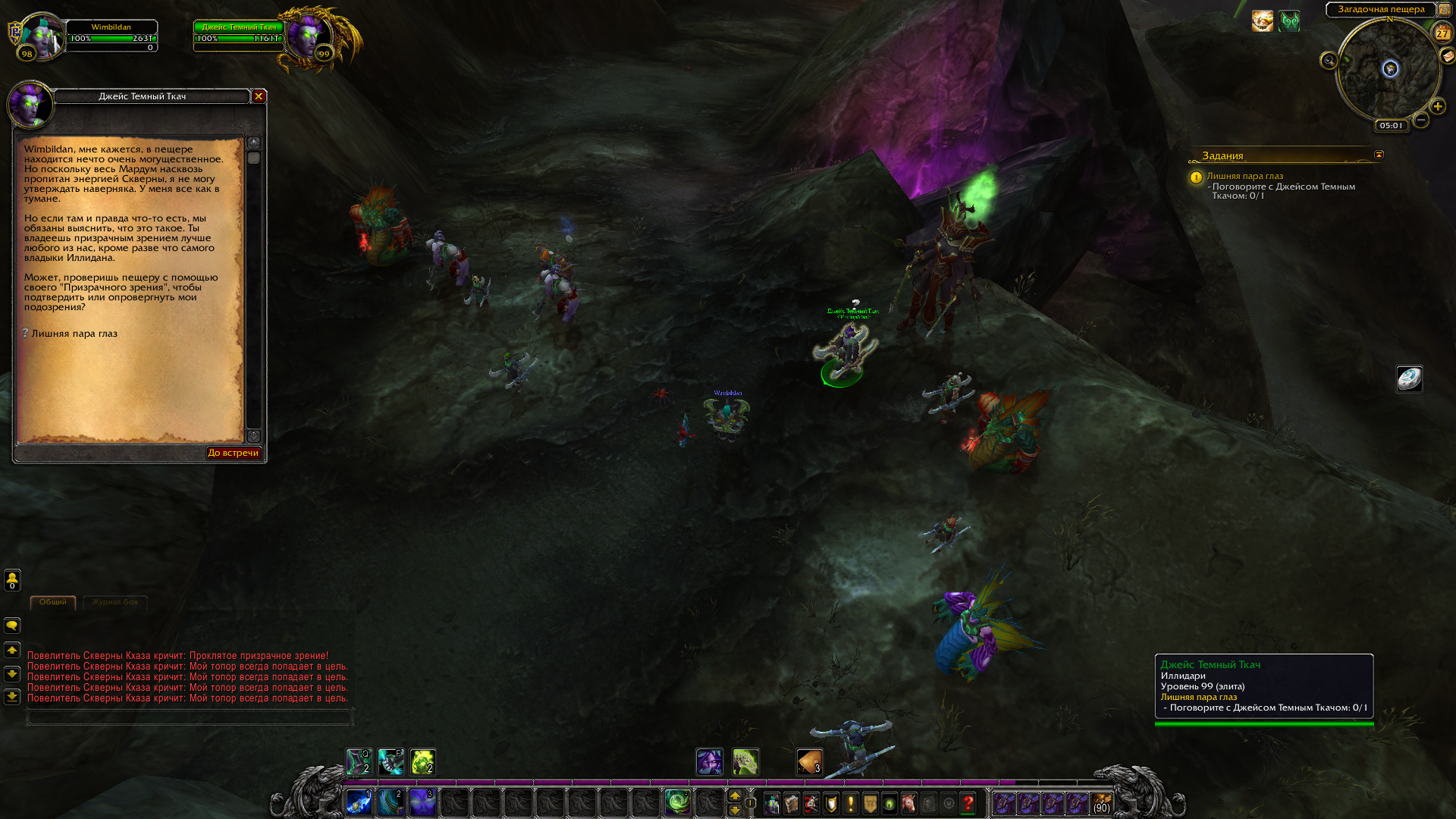Click the "До встречи" goodbye button

click(x=234, y=453)
